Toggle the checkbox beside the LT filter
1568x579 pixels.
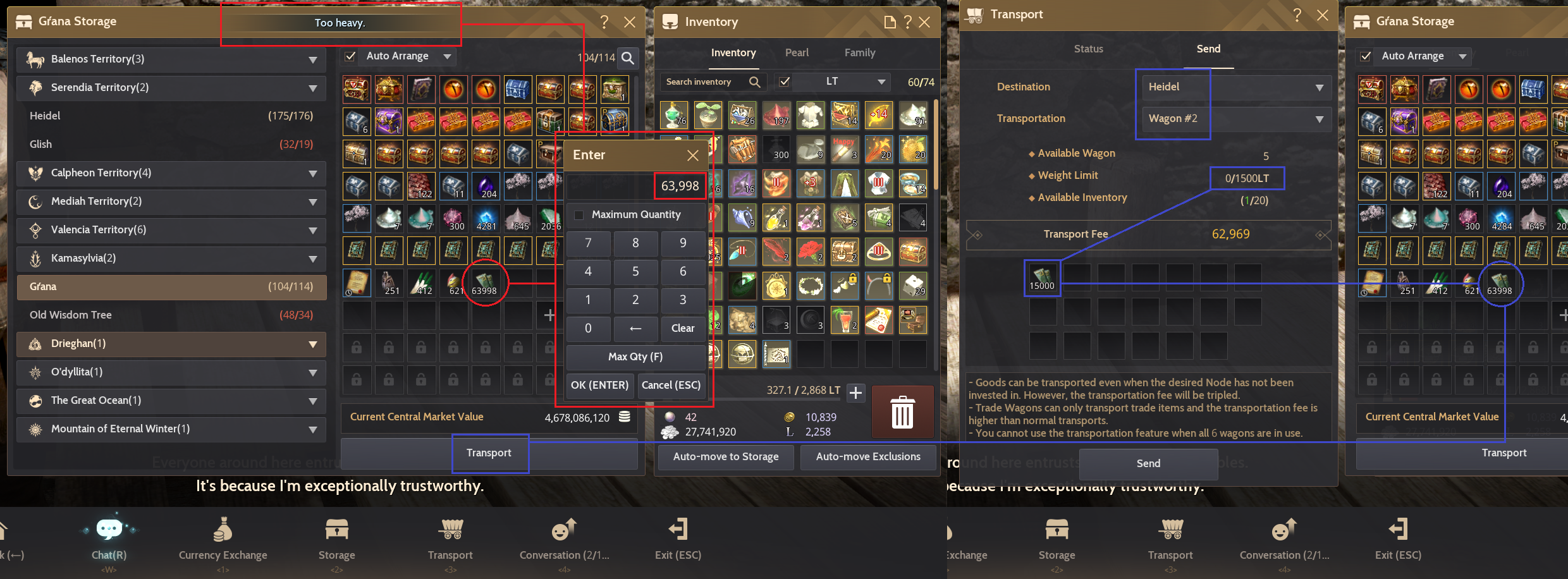click(x=785, y=81)
